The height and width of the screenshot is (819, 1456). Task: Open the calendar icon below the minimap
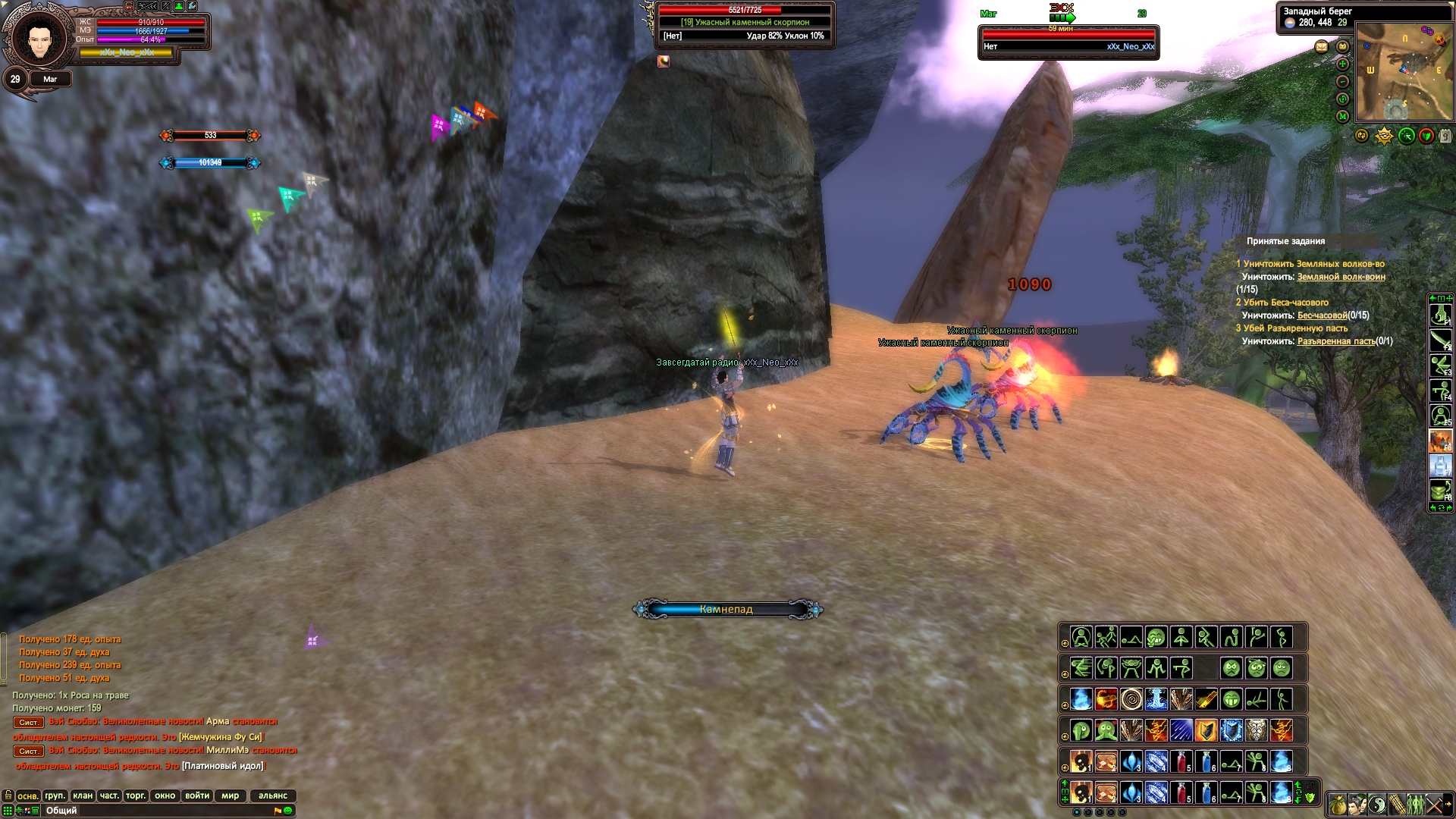[1445, 136]
